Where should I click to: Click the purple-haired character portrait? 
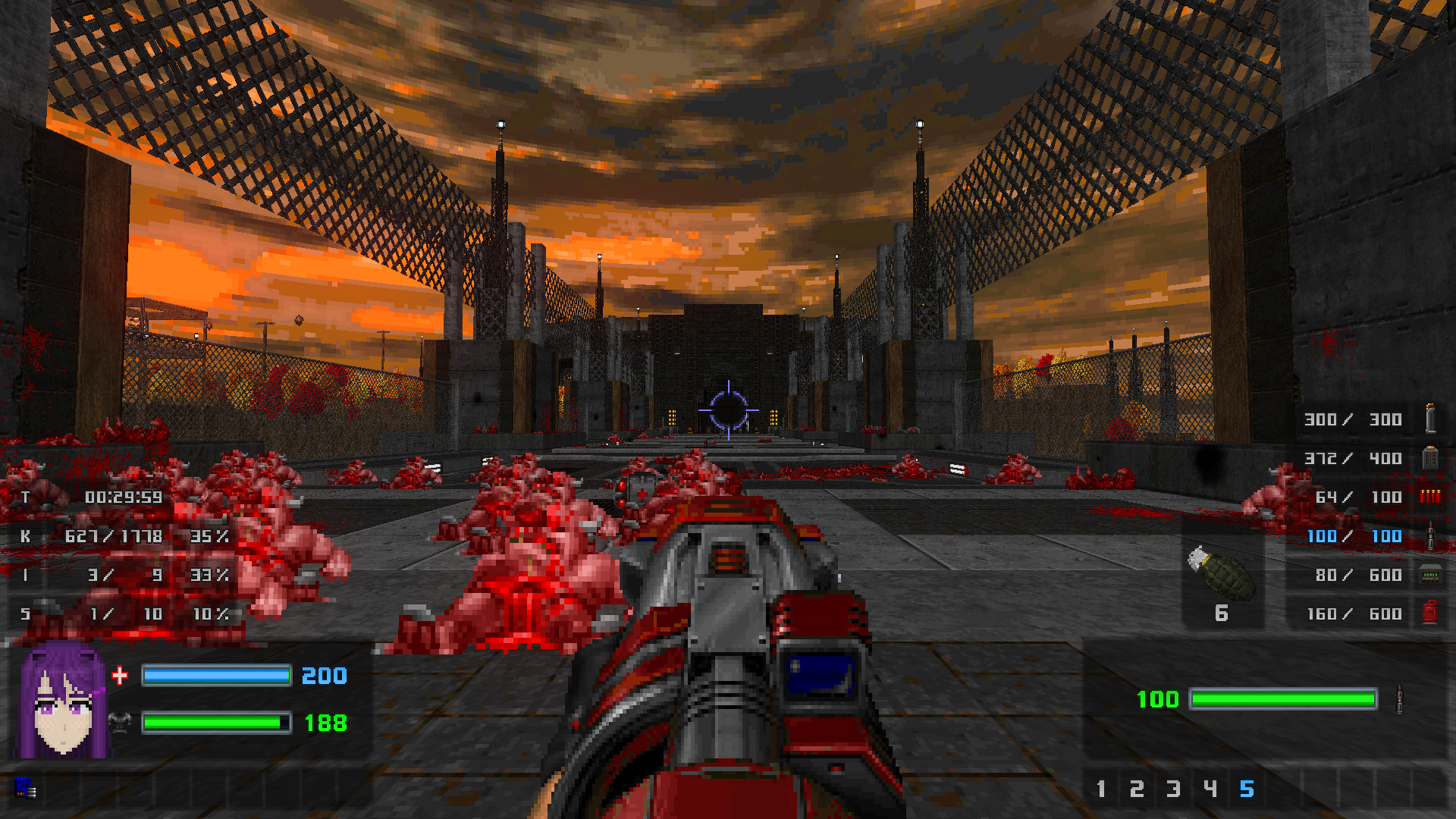pos(64,701)
